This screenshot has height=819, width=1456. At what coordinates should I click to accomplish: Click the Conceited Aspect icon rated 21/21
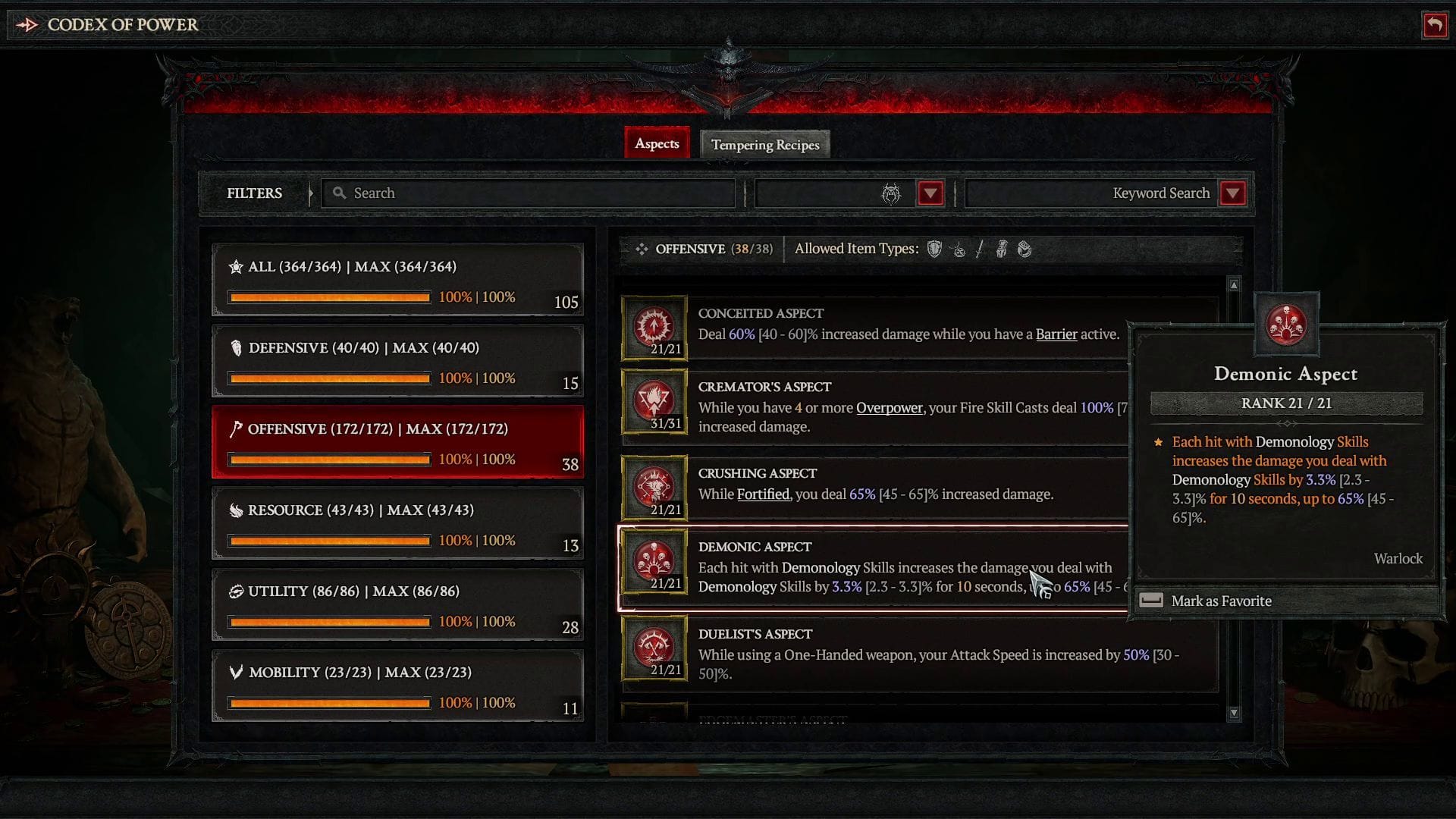tap(654, 326)
